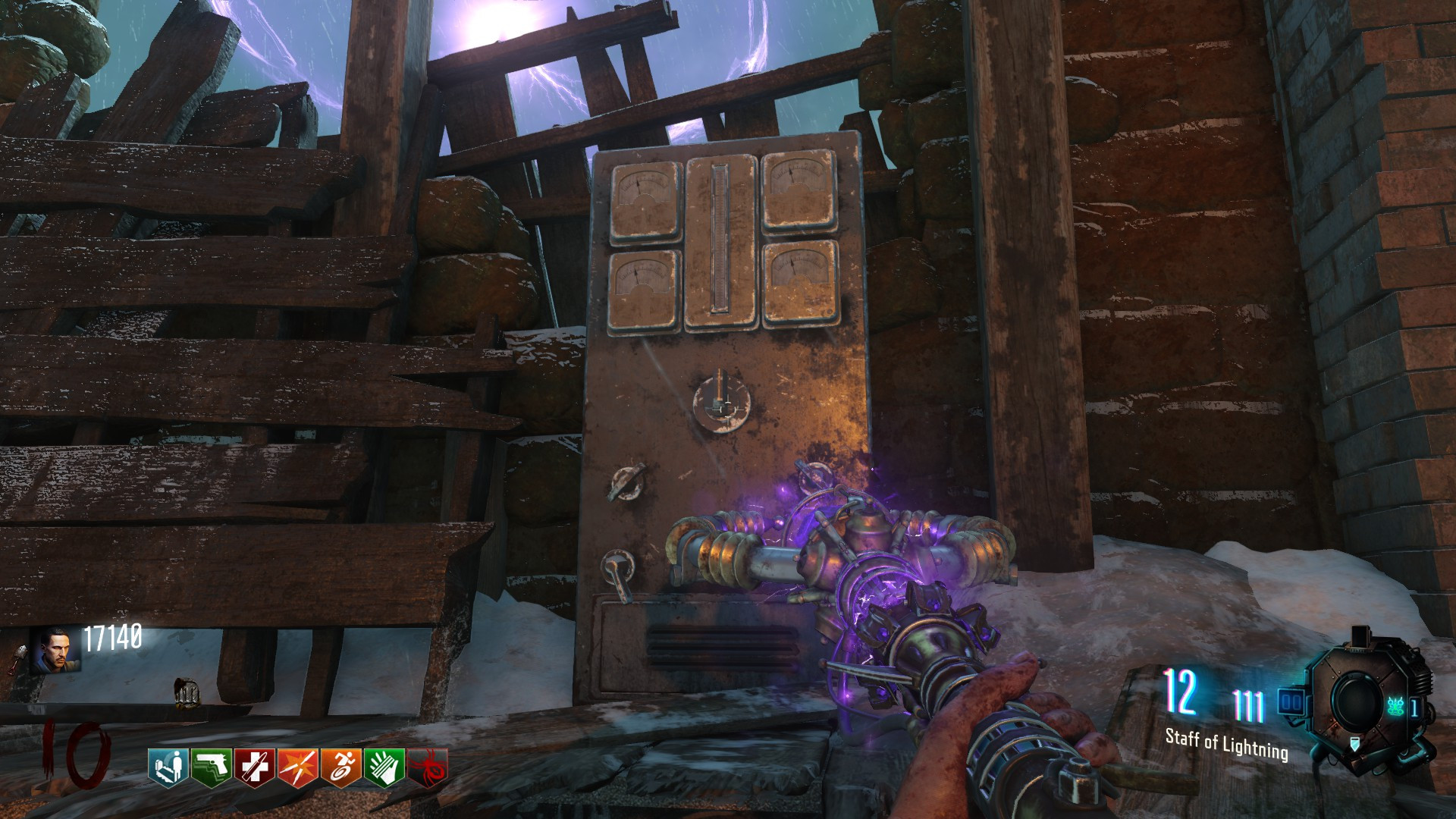Click the Quick Revive perk icon
Screen dimensions: 1456x819
click(168, 767)
